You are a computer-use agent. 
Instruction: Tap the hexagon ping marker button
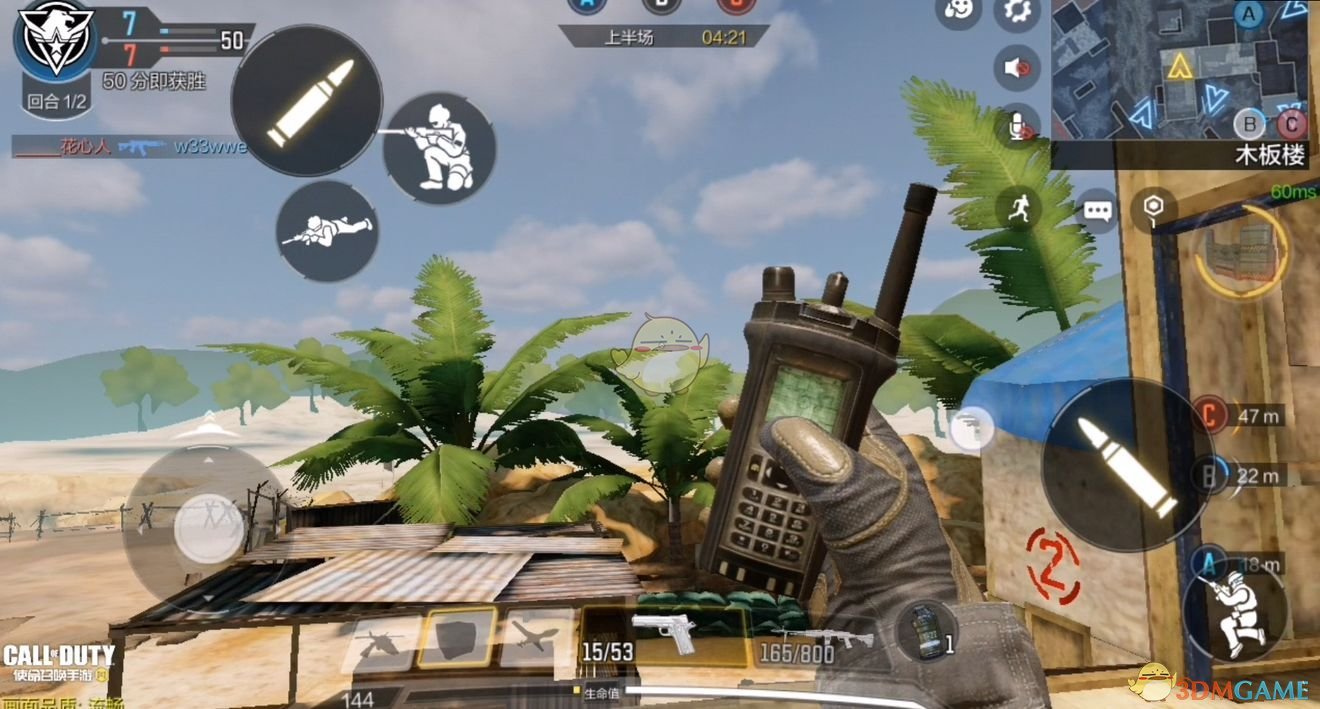tap(1153, 207)
